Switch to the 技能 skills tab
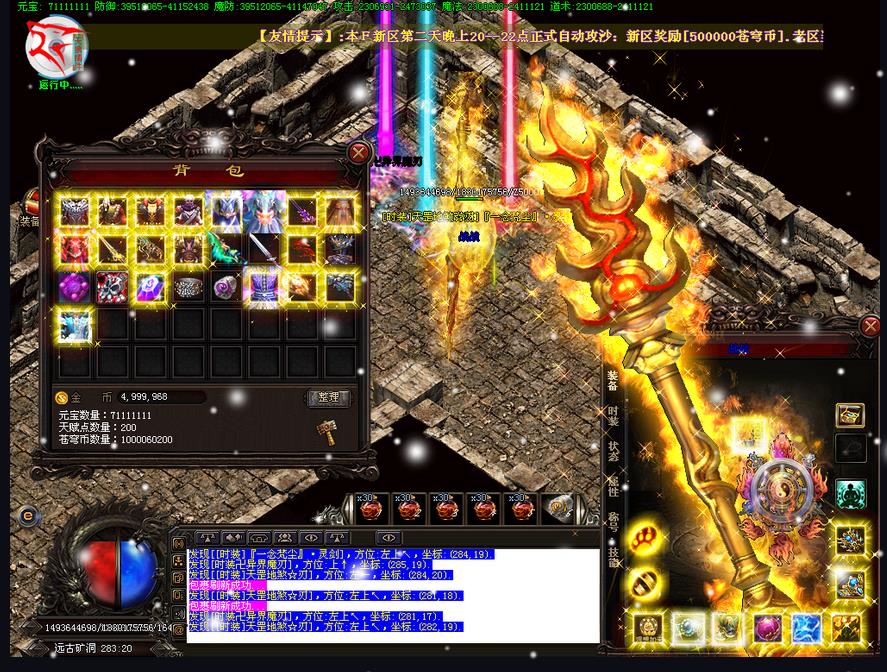 (x=612, y=557)
